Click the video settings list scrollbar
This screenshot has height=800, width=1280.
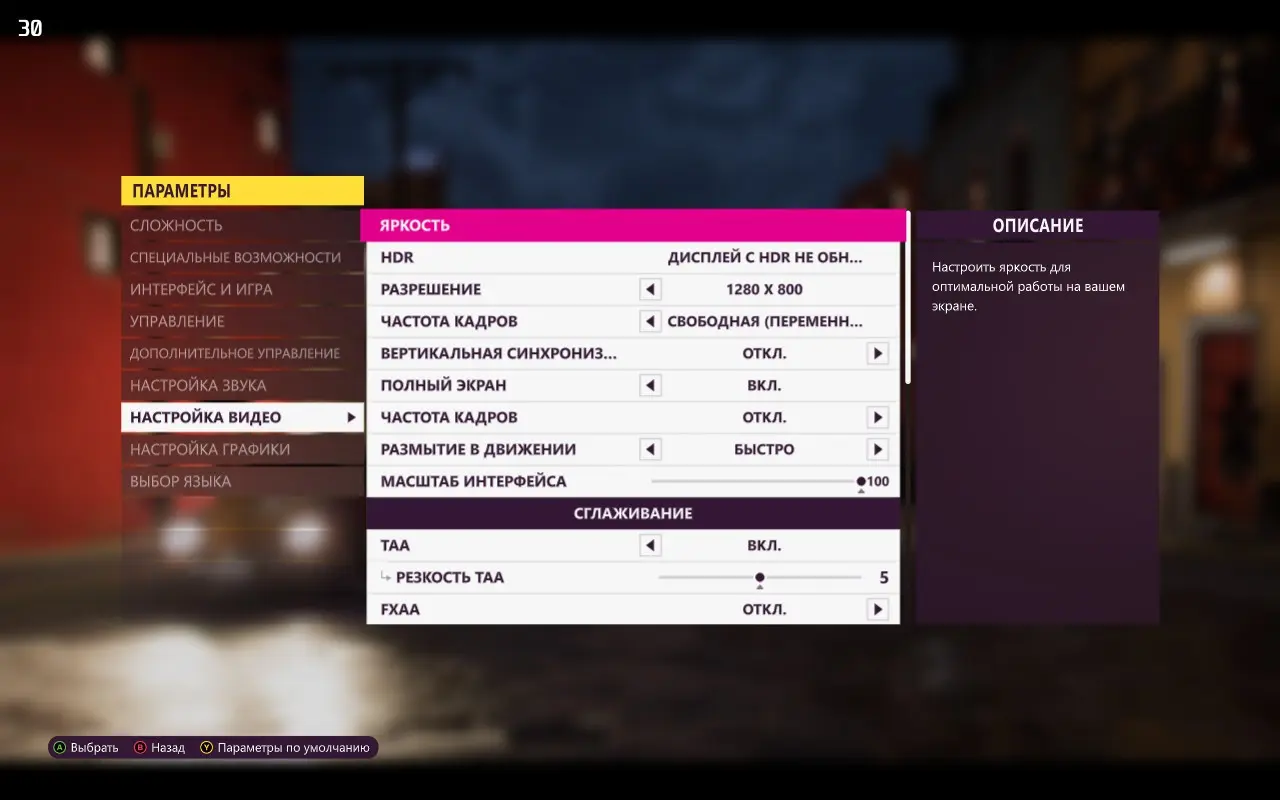[908, 297]
